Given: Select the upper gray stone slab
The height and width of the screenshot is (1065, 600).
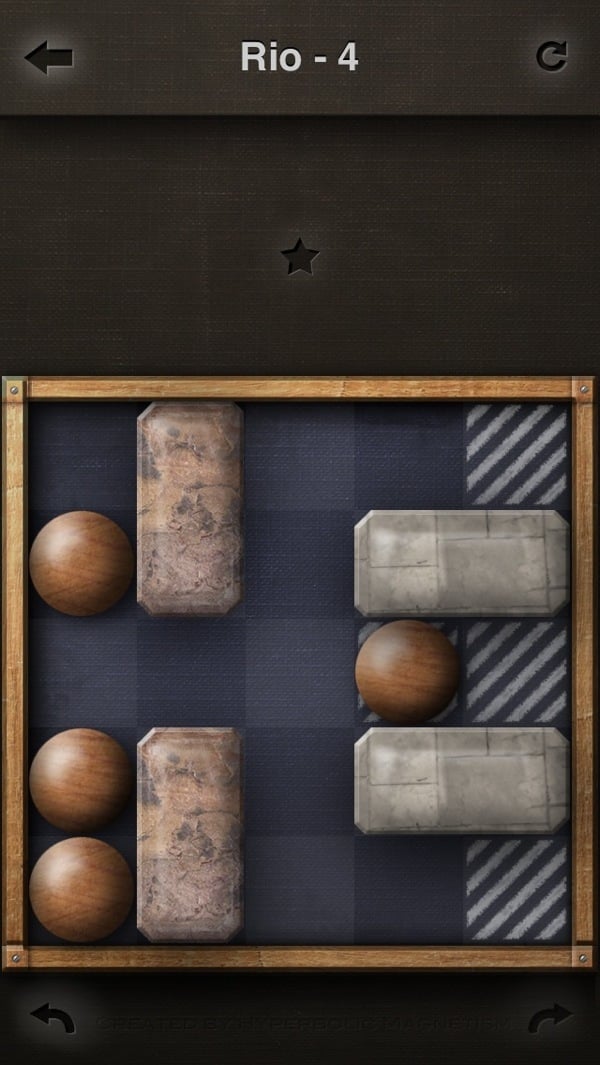Looking at the screenshot, I should 461,562.
